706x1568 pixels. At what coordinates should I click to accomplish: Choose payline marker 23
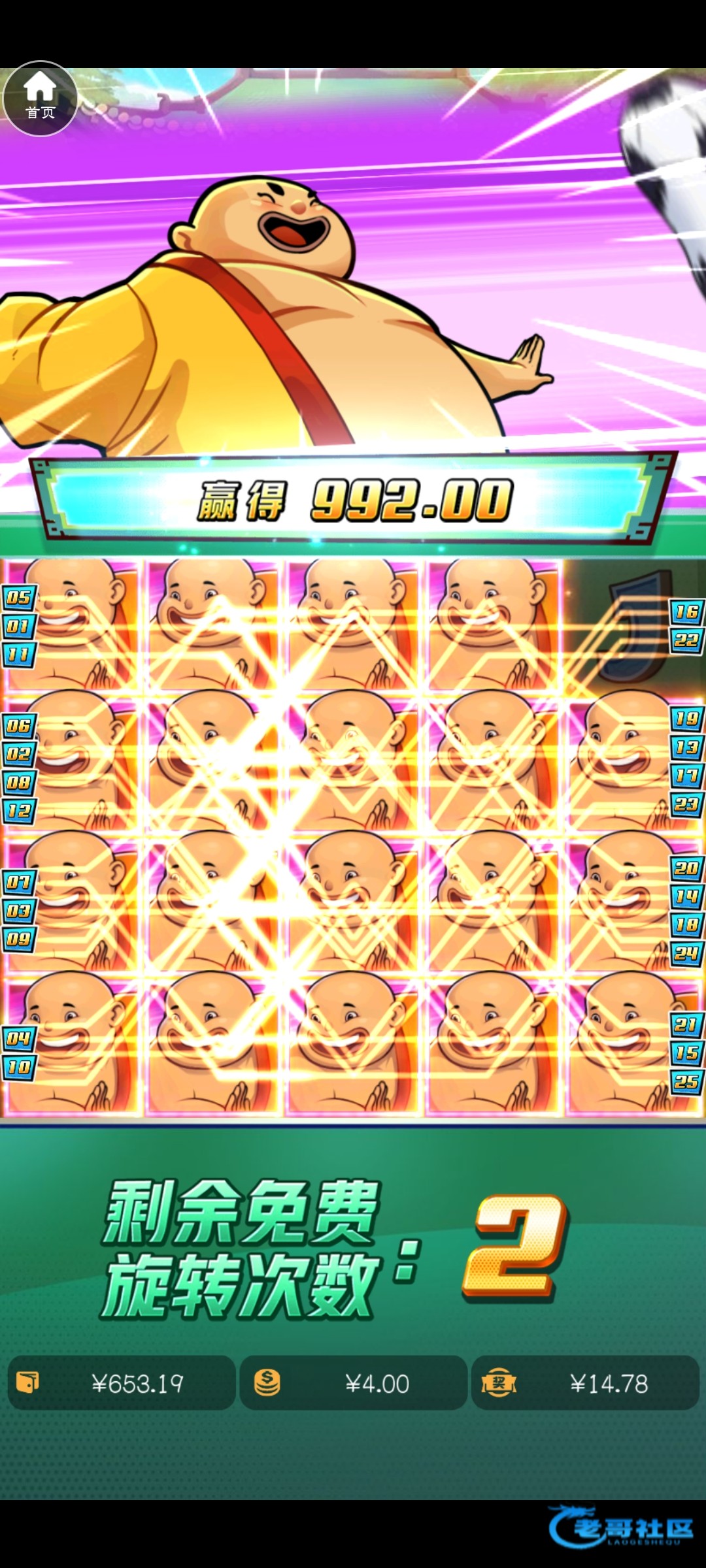(x=686, y=804)
